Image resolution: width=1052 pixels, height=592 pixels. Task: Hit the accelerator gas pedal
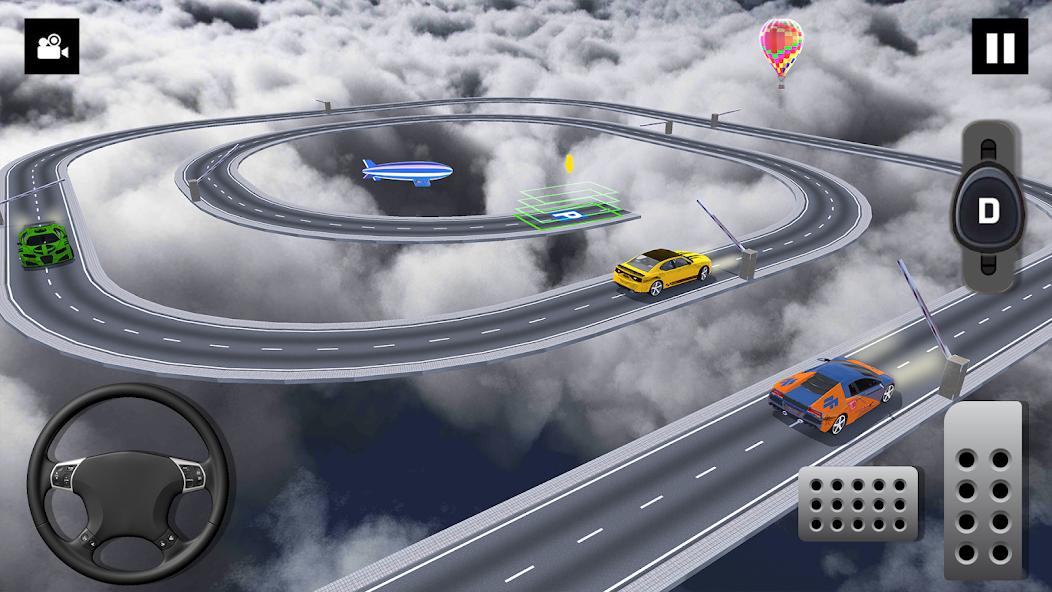point(985,490)
